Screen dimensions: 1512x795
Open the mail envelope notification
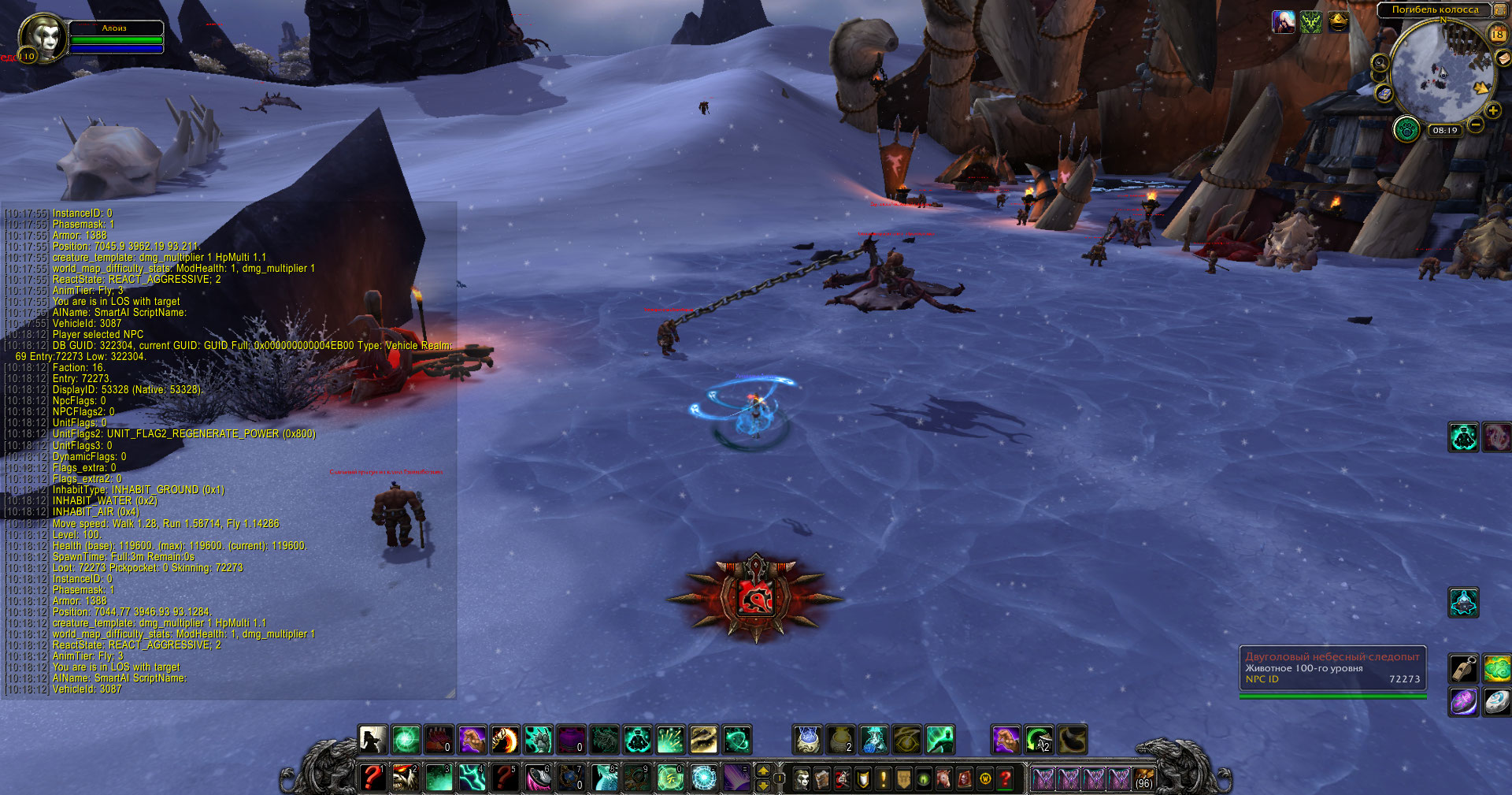[x=1503, y=58]
